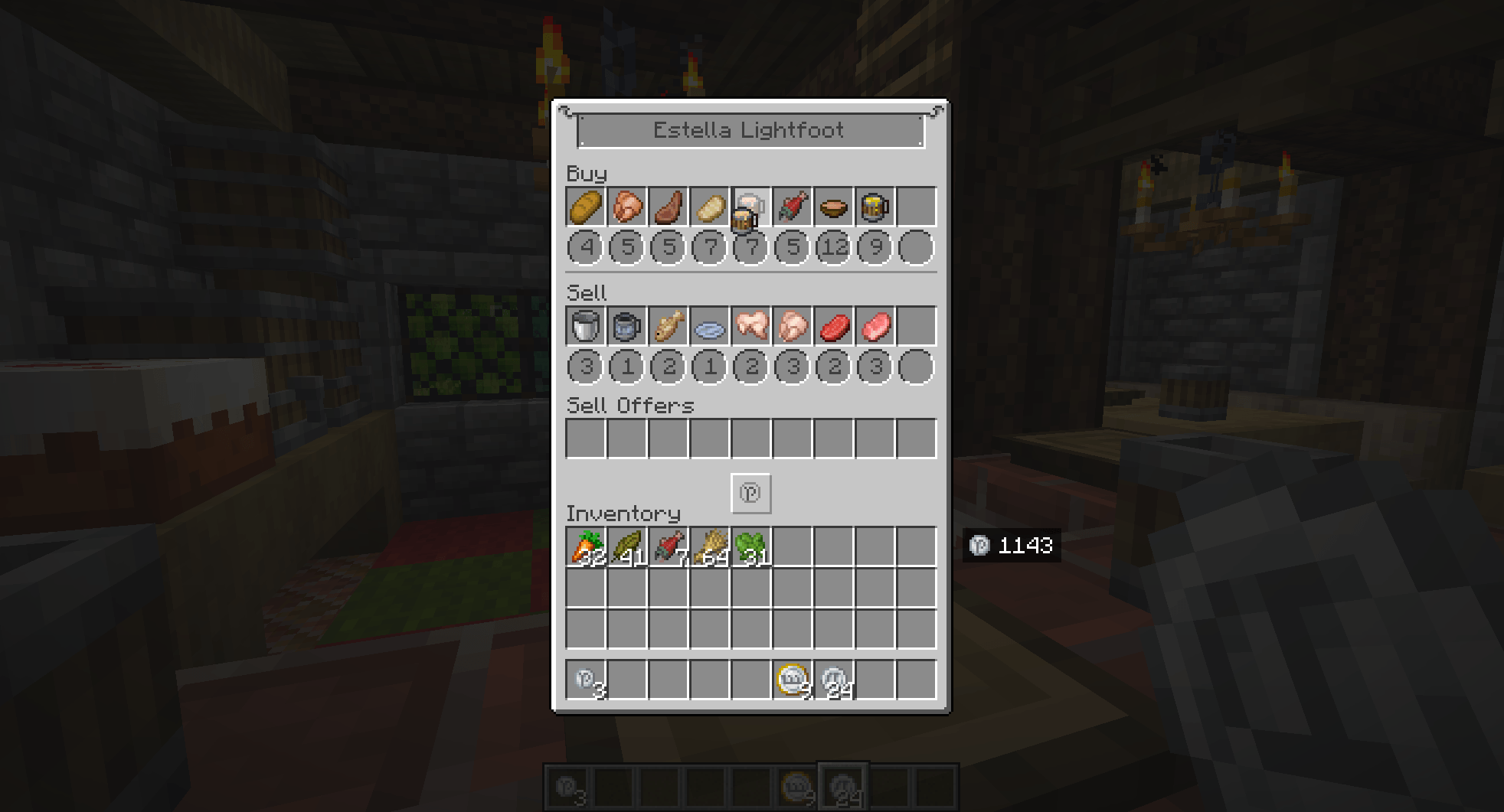
Task: Click the bowl of stew buy slot
Action: tap(832, 205)
